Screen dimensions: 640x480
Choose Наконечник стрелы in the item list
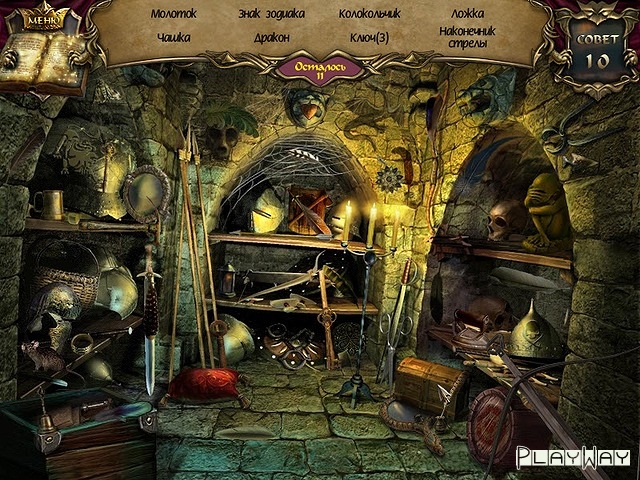pyautogui.click(x=465, y=37)
